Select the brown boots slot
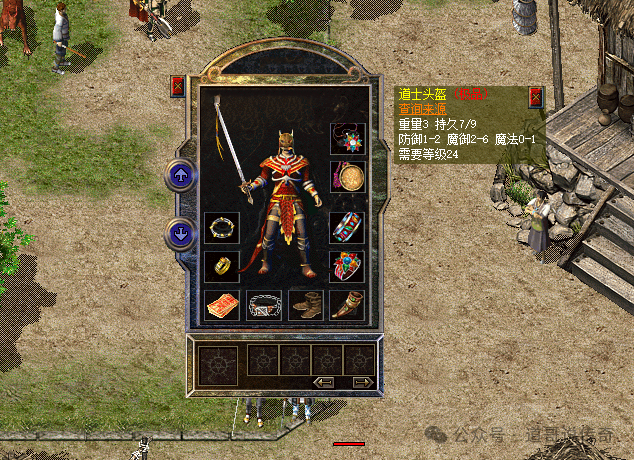Viewport: 634px width, 460px height. pyautogui.click(x=305, y=305)
